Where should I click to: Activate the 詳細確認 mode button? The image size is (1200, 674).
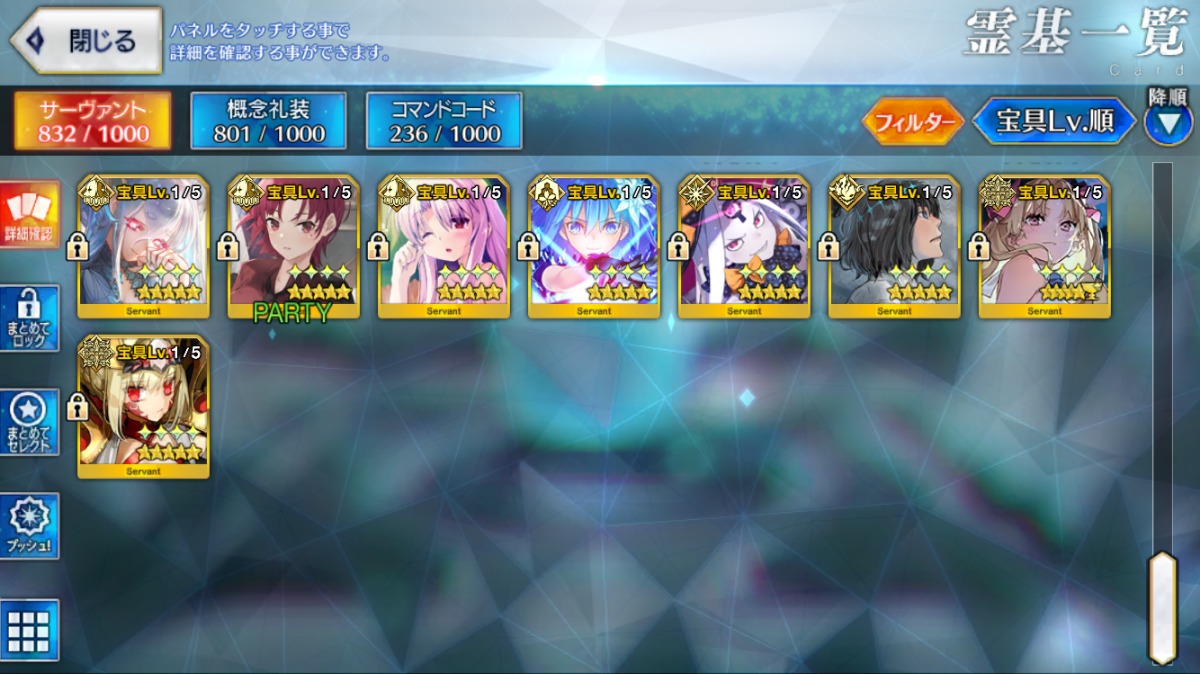(x=30, y=216)
